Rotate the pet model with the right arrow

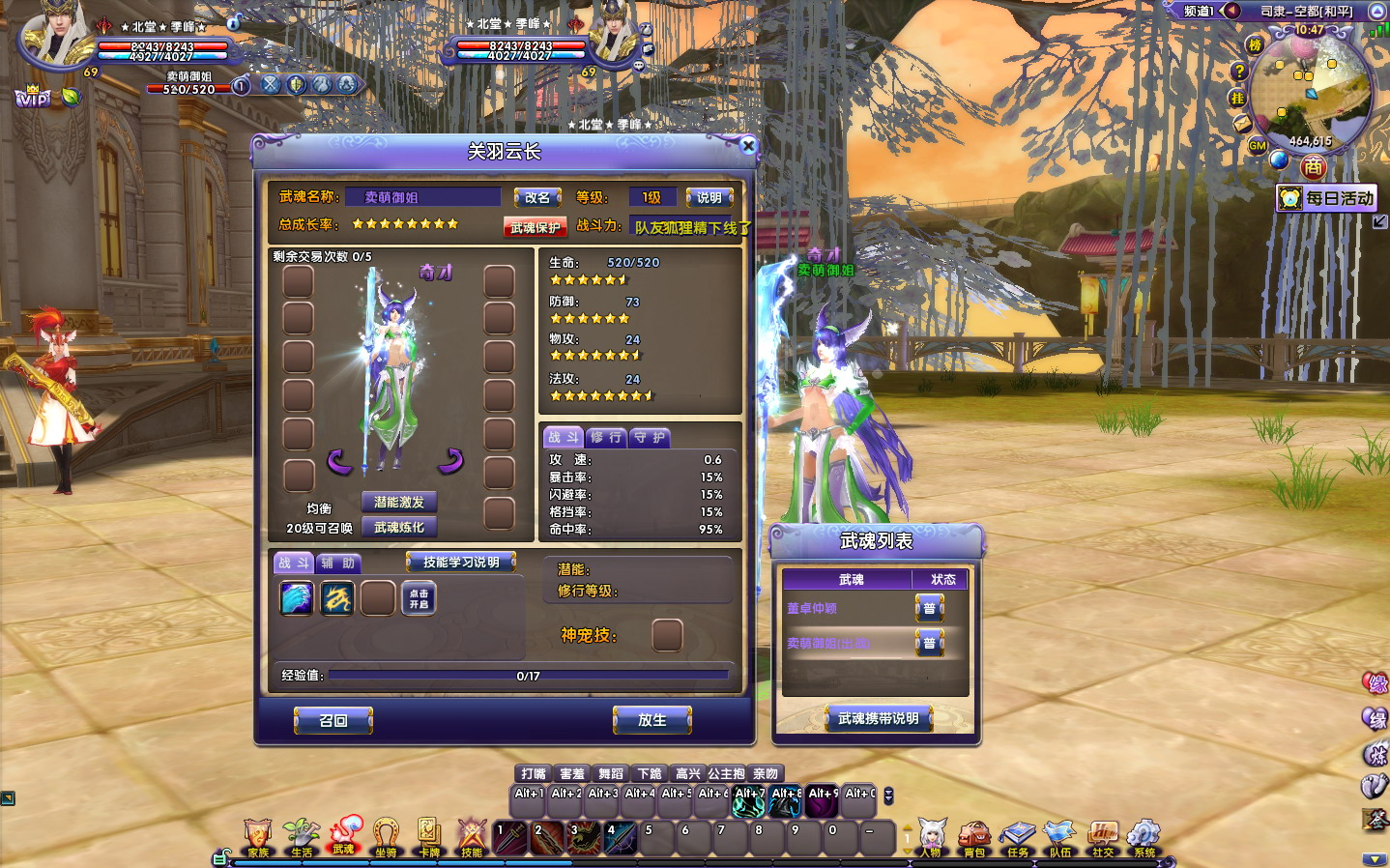coord(450,461)
